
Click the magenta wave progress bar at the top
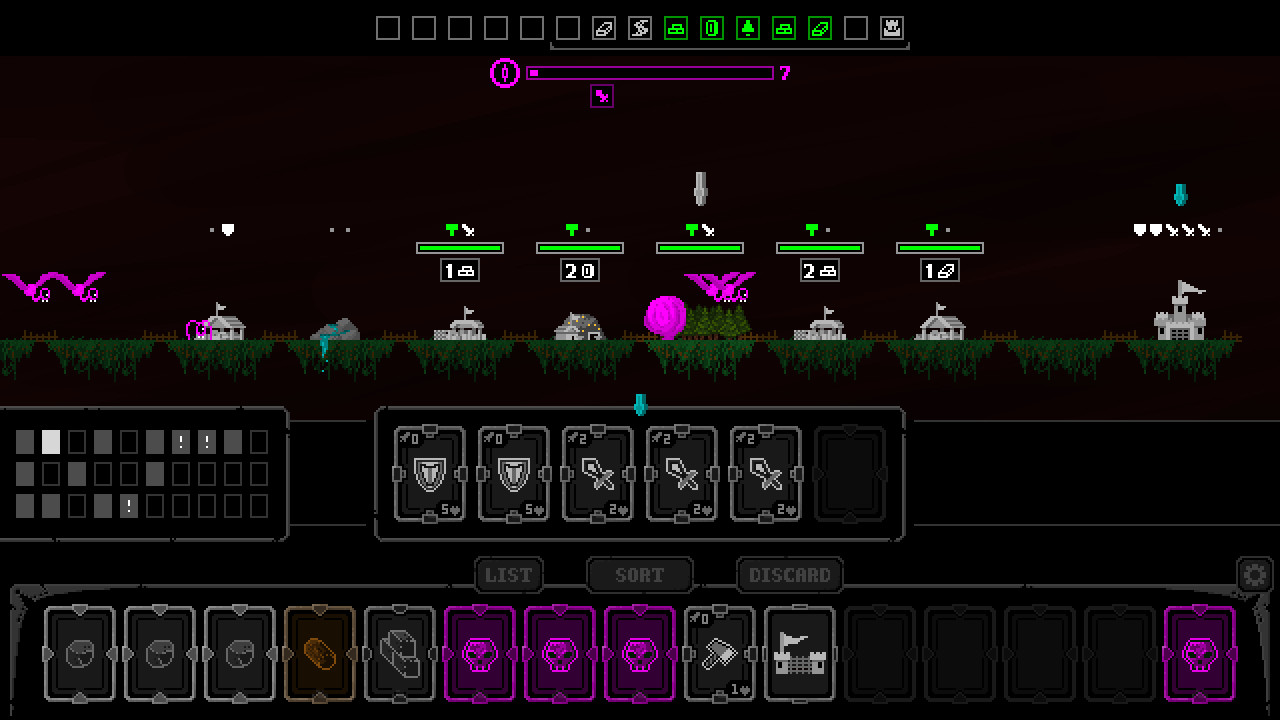[650, 73]
